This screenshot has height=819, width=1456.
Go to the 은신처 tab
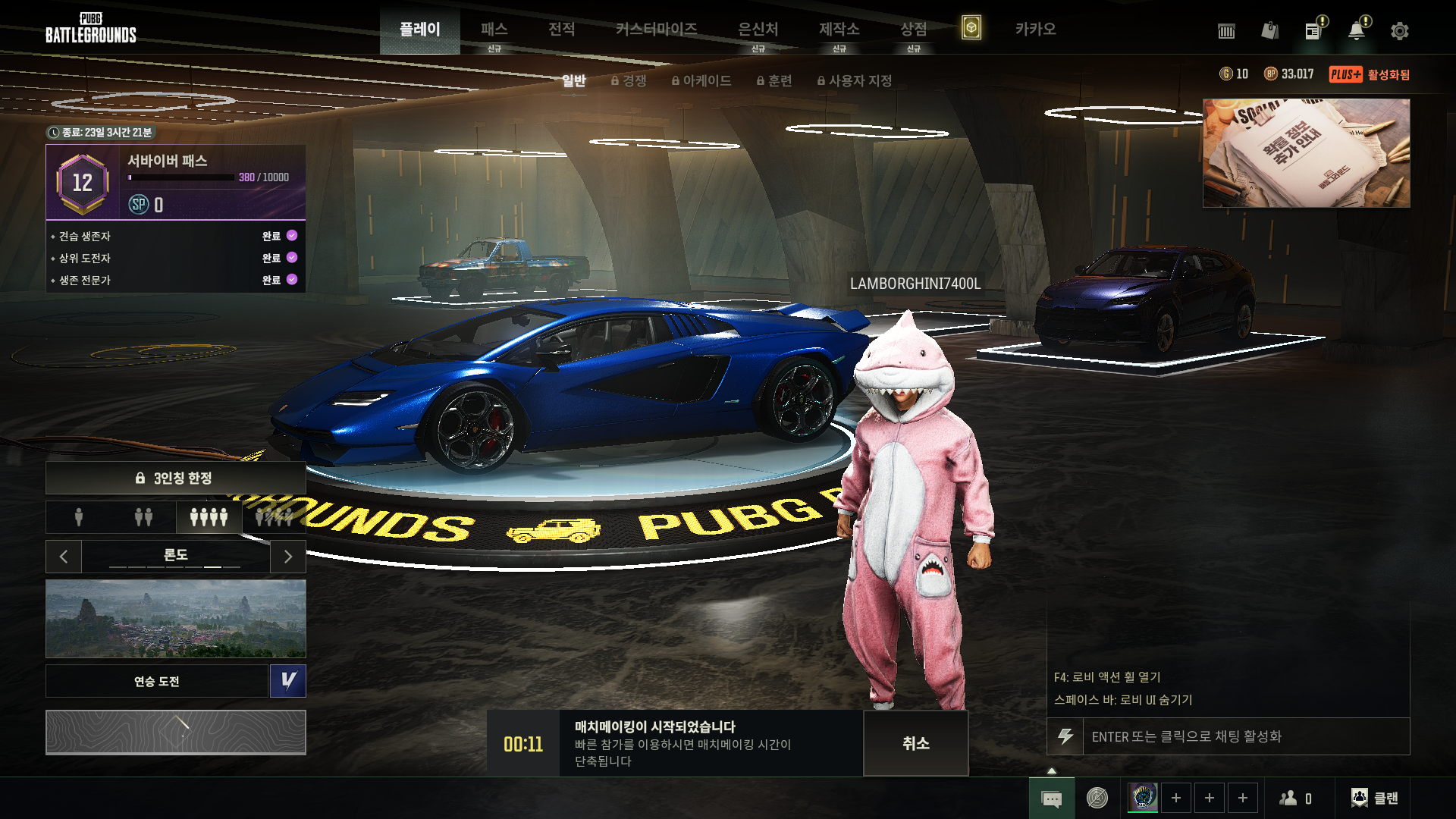coord(758,30)
